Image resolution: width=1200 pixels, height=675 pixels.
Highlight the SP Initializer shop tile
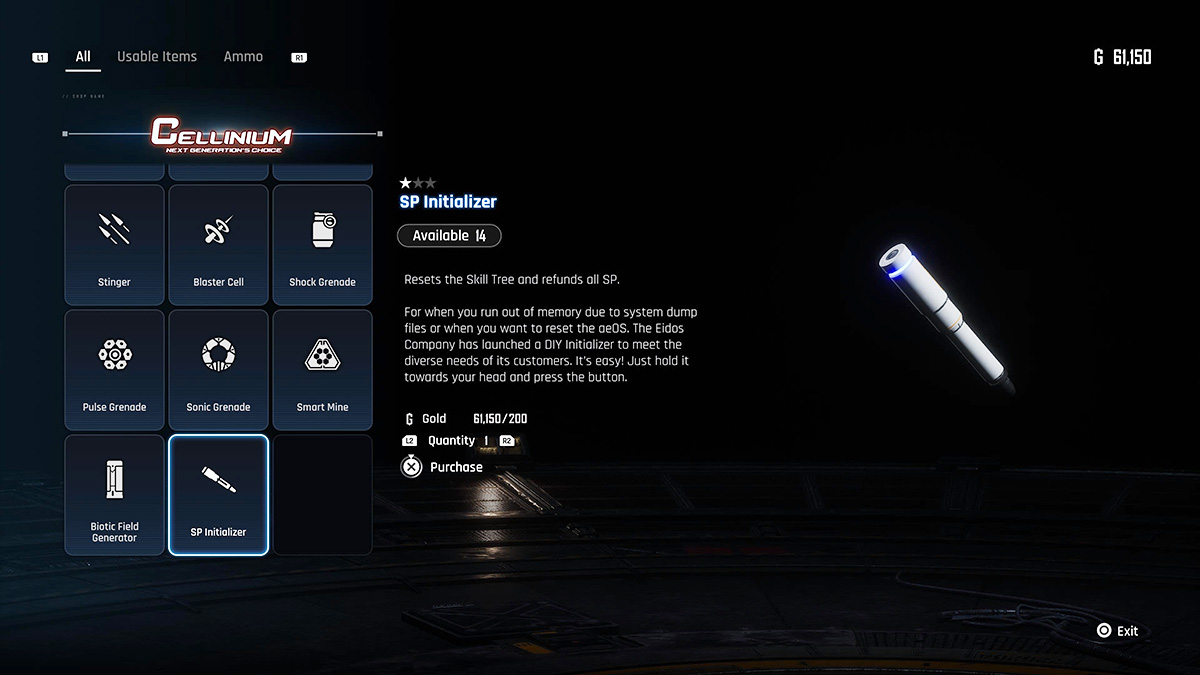218,494
